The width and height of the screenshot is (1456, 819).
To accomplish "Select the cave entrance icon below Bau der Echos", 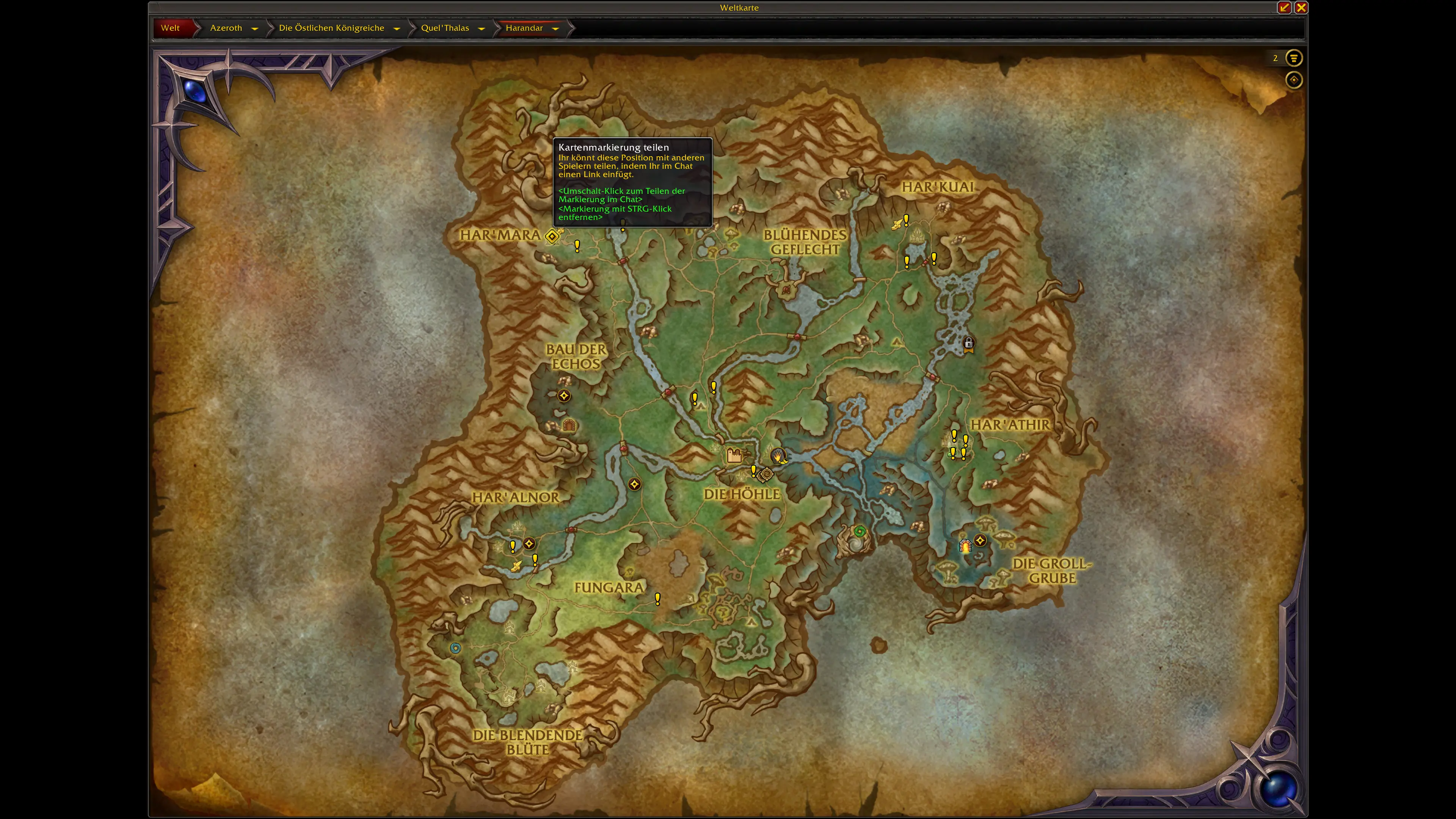I will coord(569,425).
